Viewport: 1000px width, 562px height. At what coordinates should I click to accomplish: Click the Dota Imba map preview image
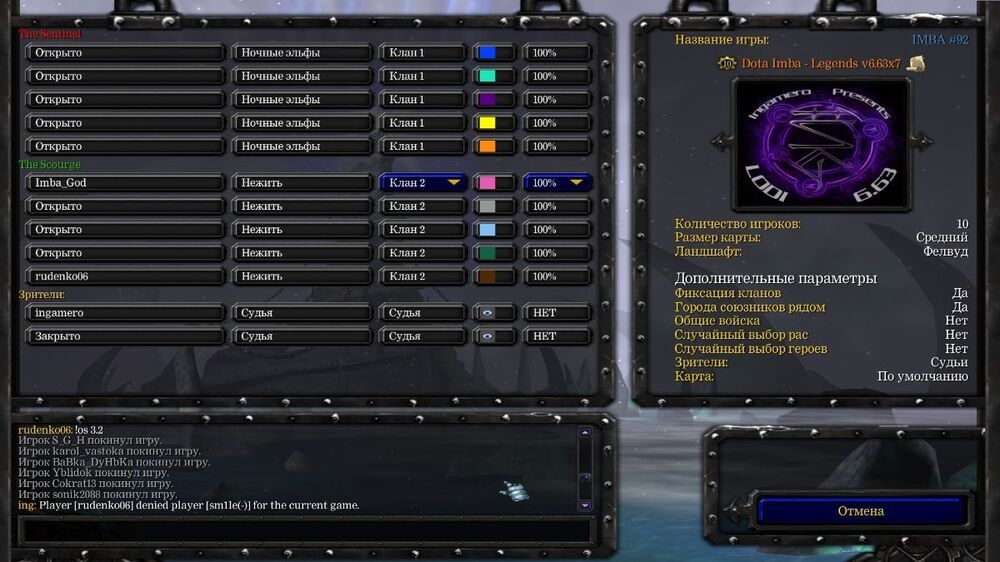[821, 144]
